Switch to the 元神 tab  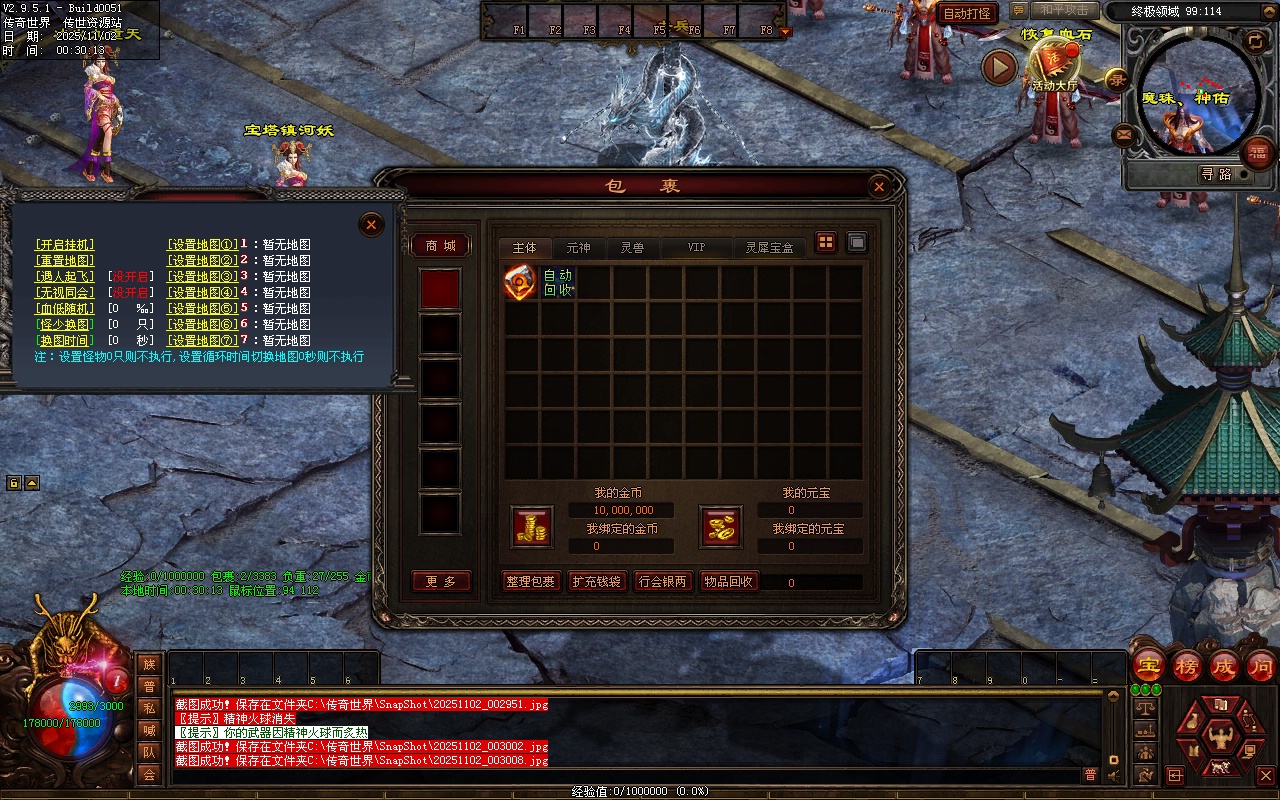coord(578,247)
